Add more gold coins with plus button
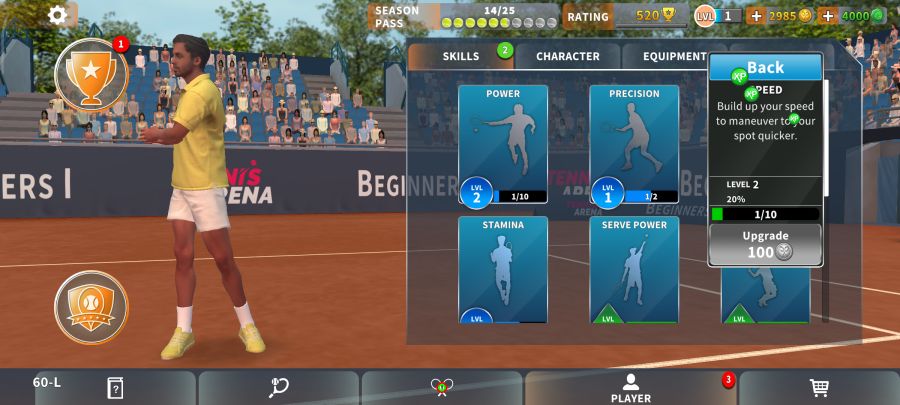The width and height of the screenshot is (900, 405). tap(756, 16)
